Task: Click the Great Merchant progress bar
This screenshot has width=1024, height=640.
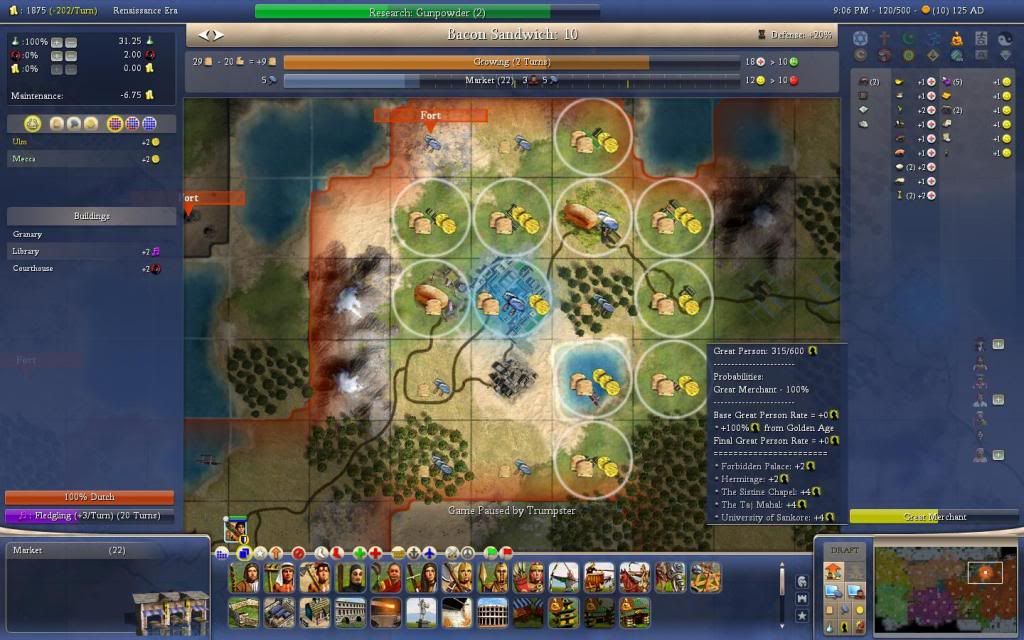Action: (934, 517)
